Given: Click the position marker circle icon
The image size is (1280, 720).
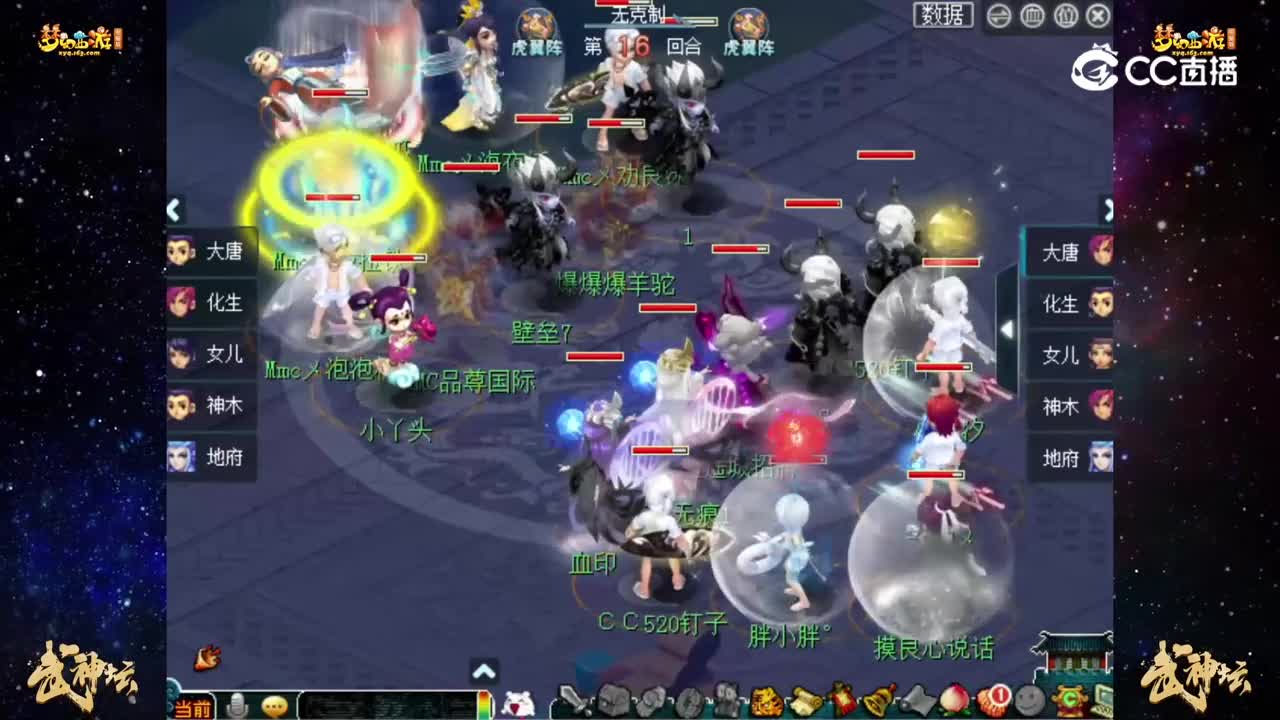Looking at the screenshot, I should [1065, 17].
